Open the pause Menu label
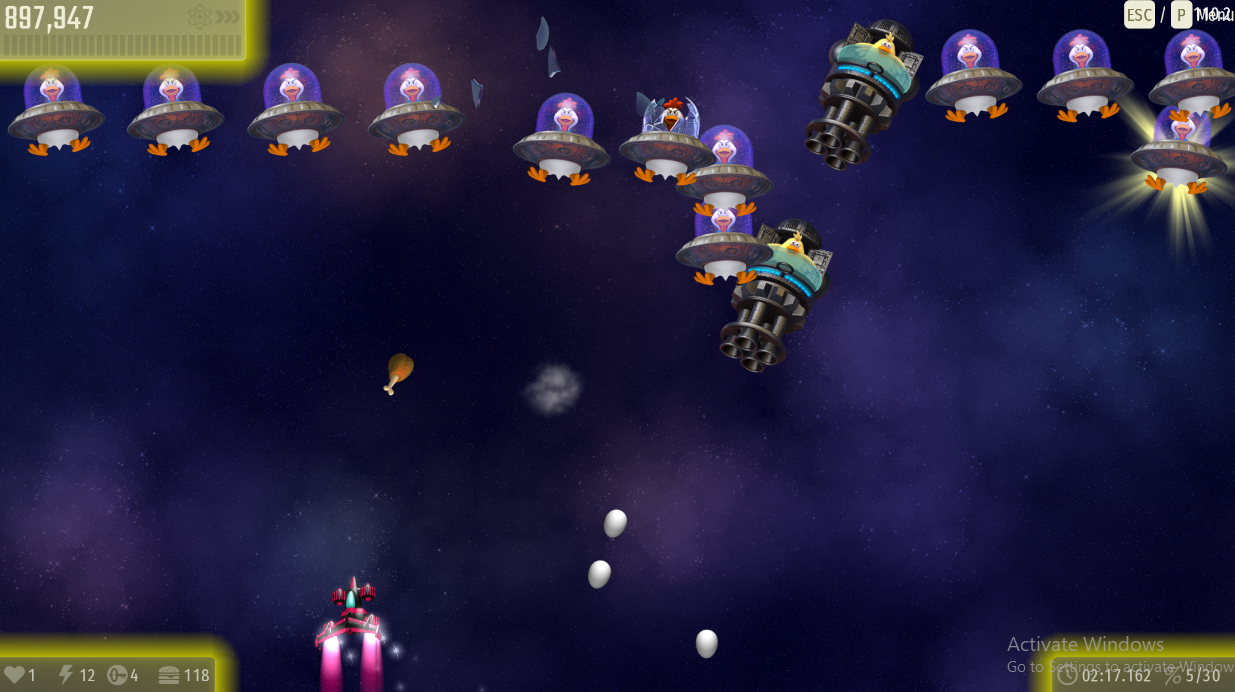The width and height of the screenshot is (1235, 692). tap(1214, 14)
